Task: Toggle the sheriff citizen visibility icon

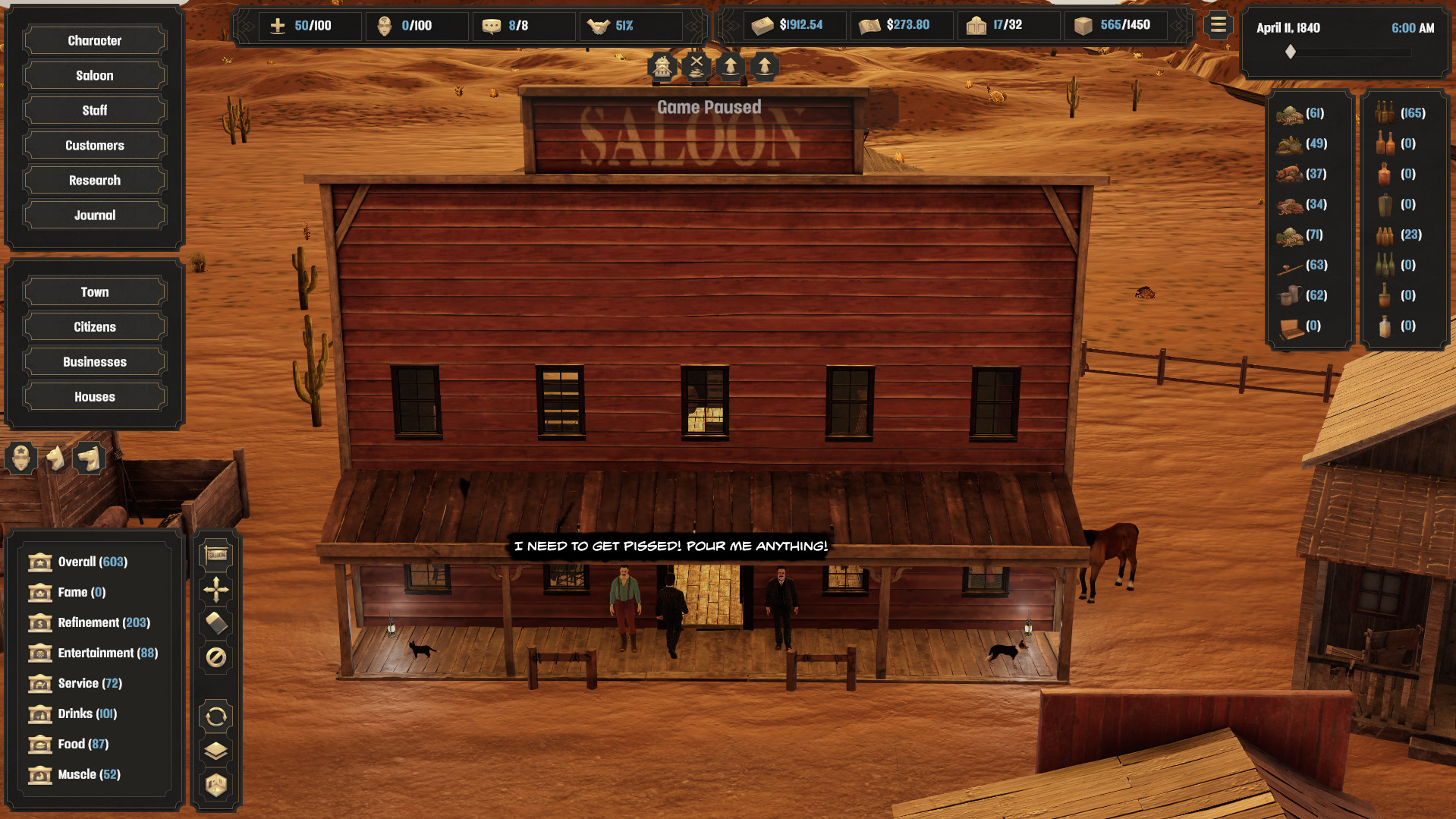Action: tap(19, 458)
